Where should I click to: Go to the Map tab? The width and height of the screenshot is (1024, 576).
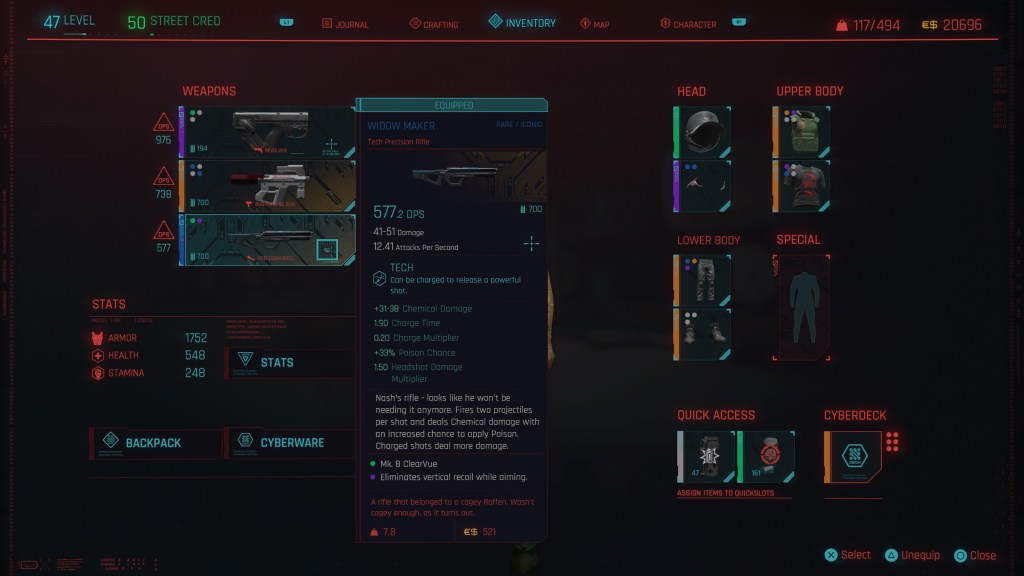[594, 24]
